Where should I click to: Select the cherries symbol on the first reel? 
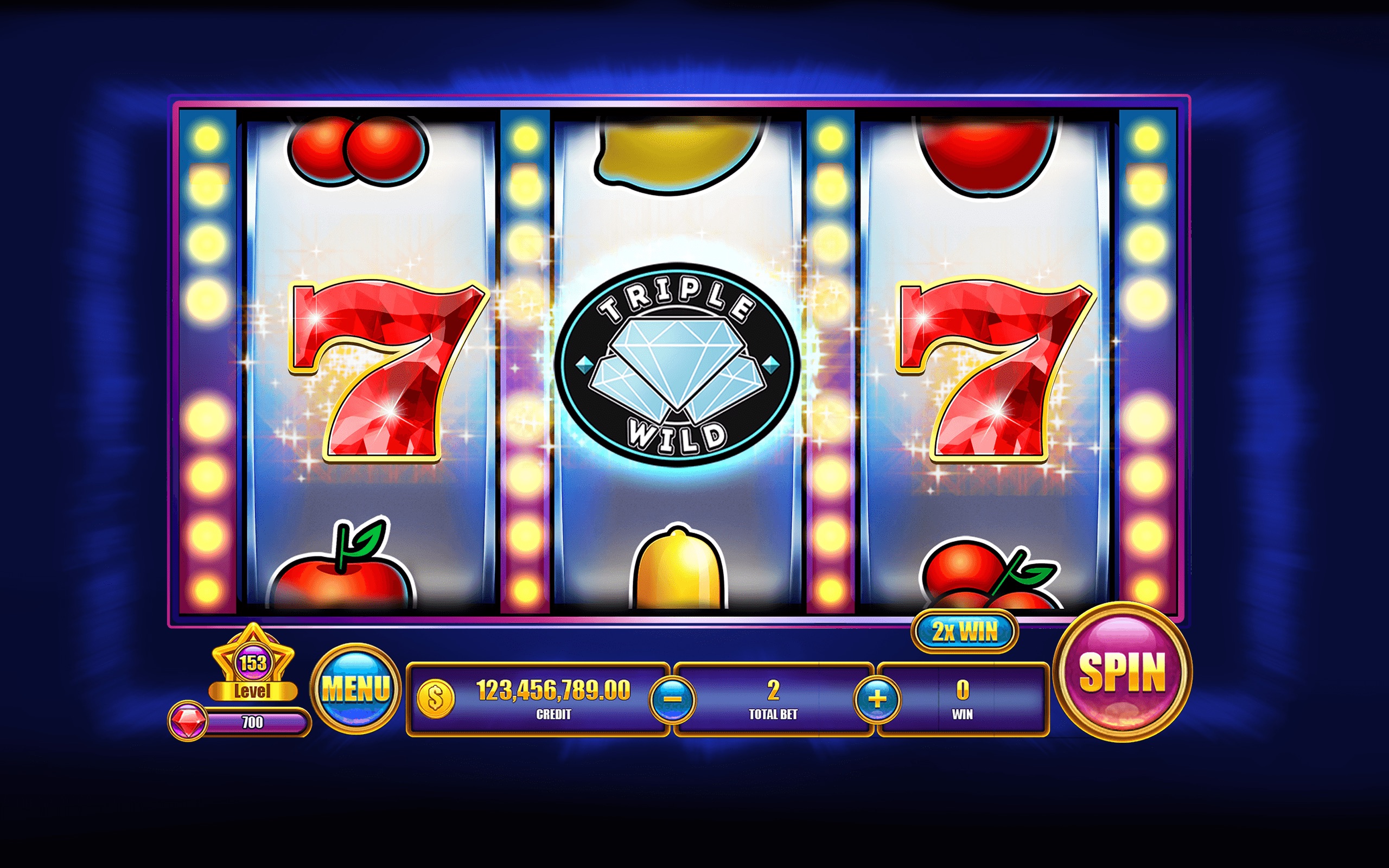[356, 149]
